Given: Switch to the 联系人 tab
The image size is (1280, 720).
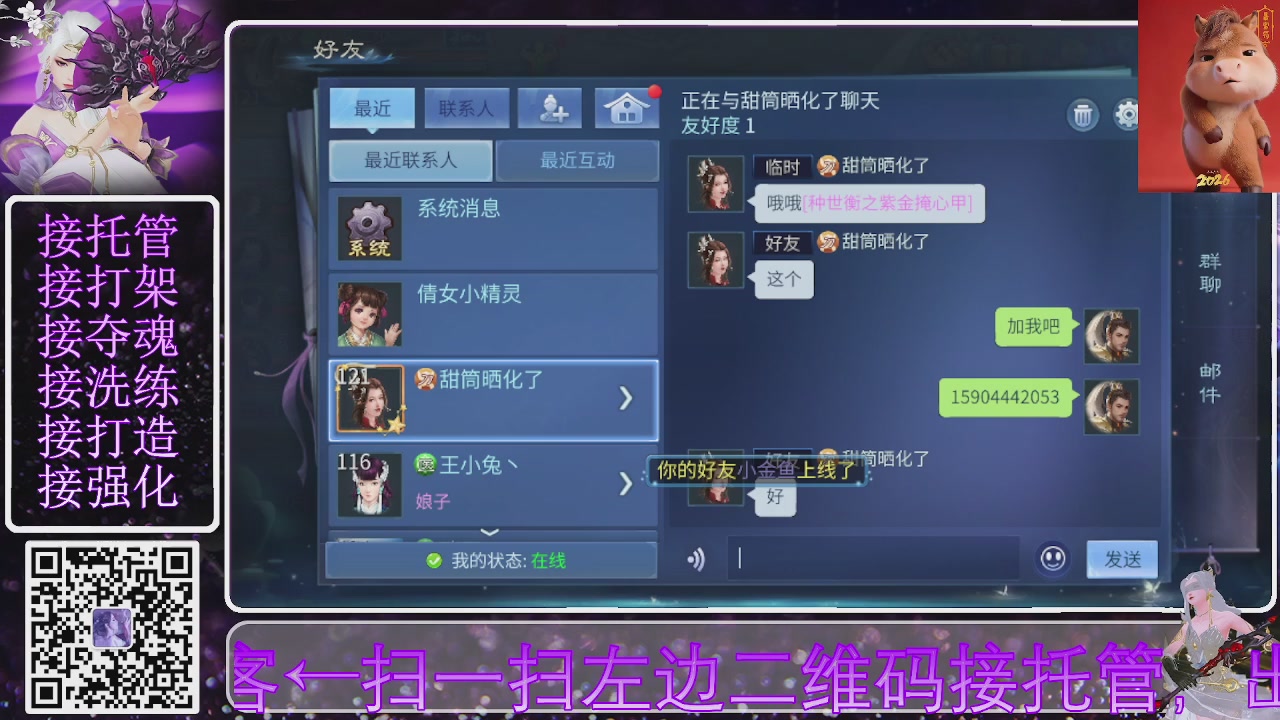Looking at the screenshot, I should (466, 107).
